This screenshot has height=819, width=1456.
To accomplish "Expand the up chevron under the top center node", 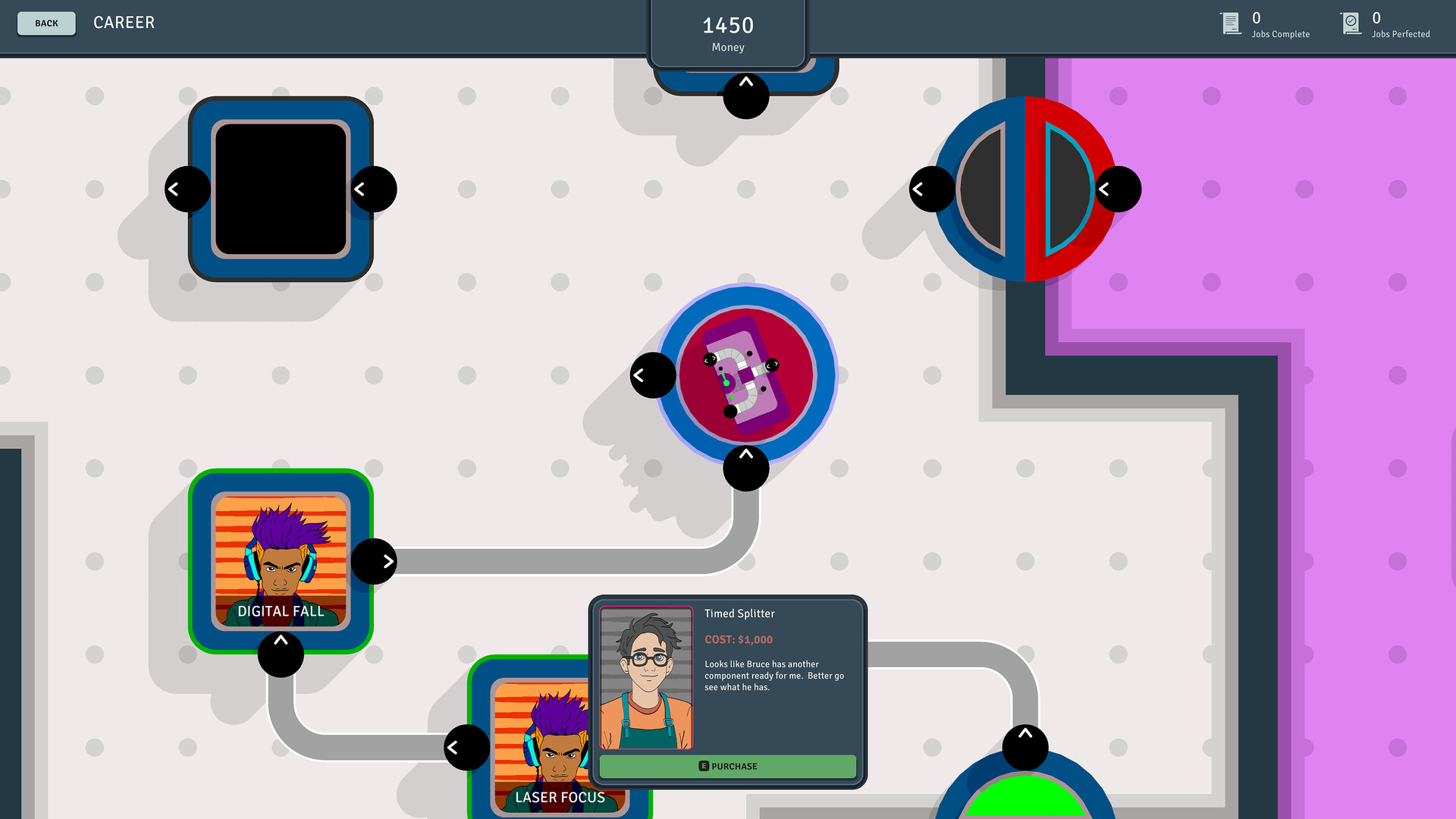I will 745,96.
